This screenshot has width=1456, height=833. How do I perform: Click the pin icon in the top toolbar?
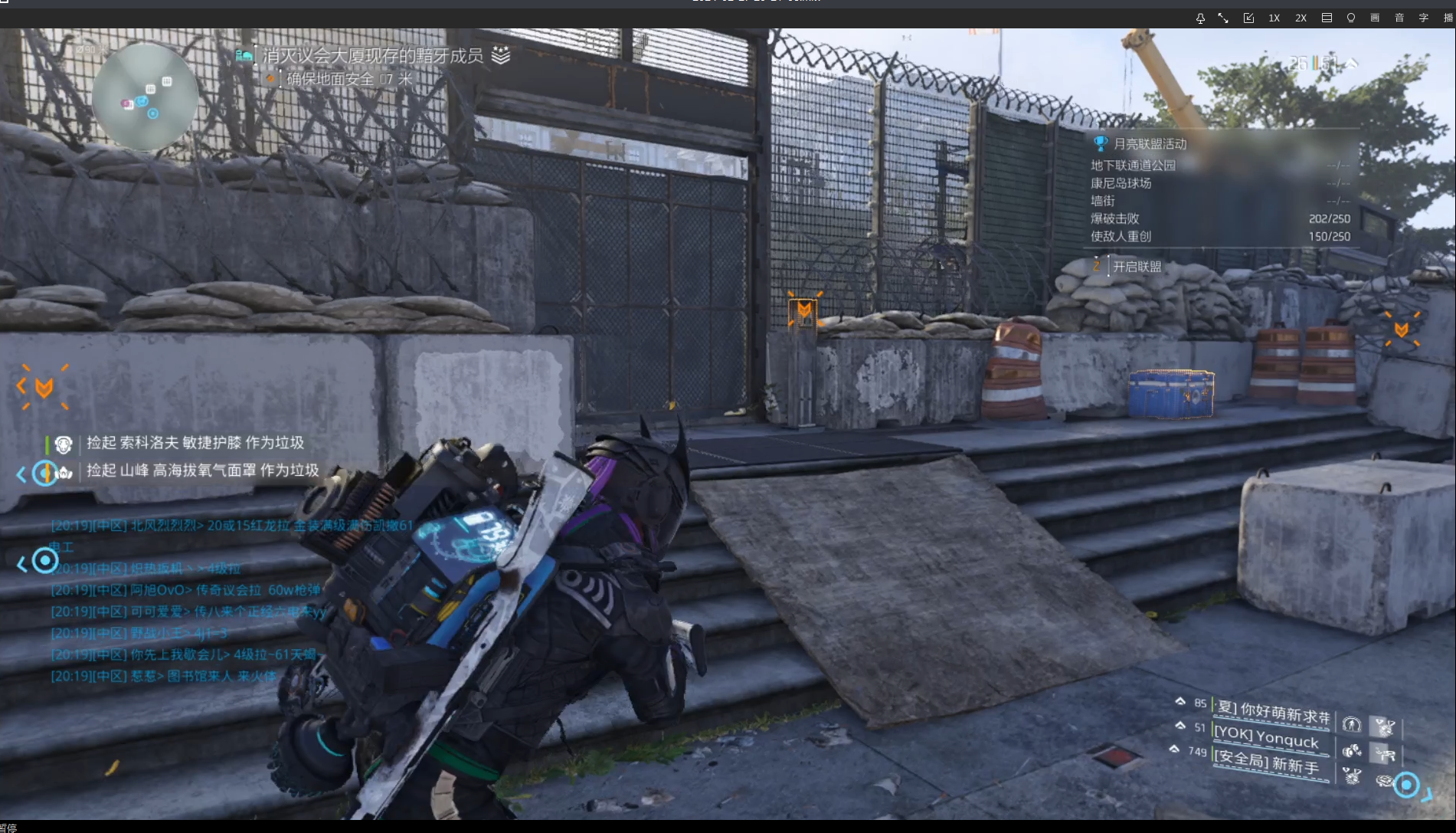tap(1200, 18)
